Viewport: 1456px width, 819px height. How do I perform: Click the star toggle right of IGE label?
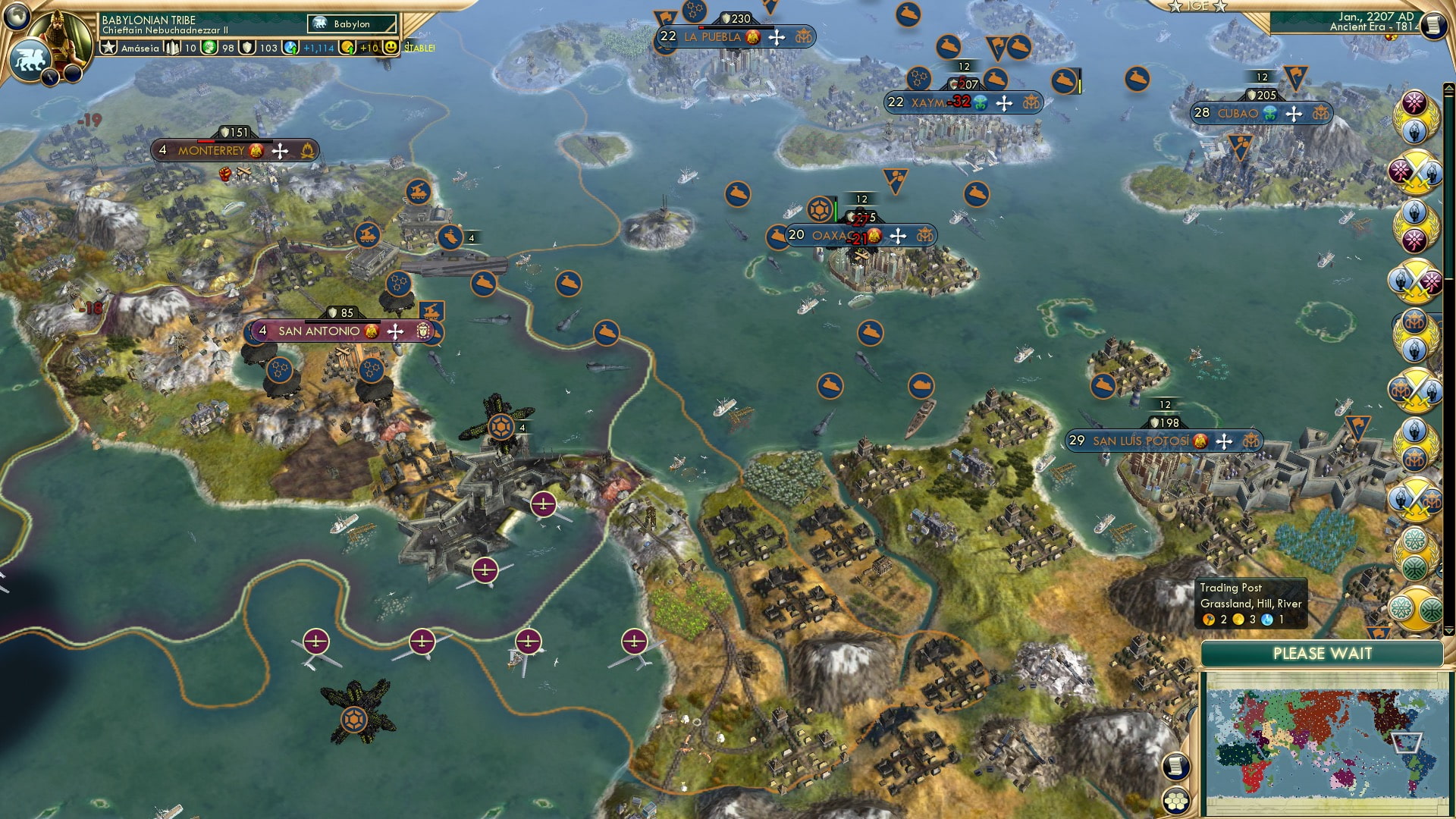1220,8
